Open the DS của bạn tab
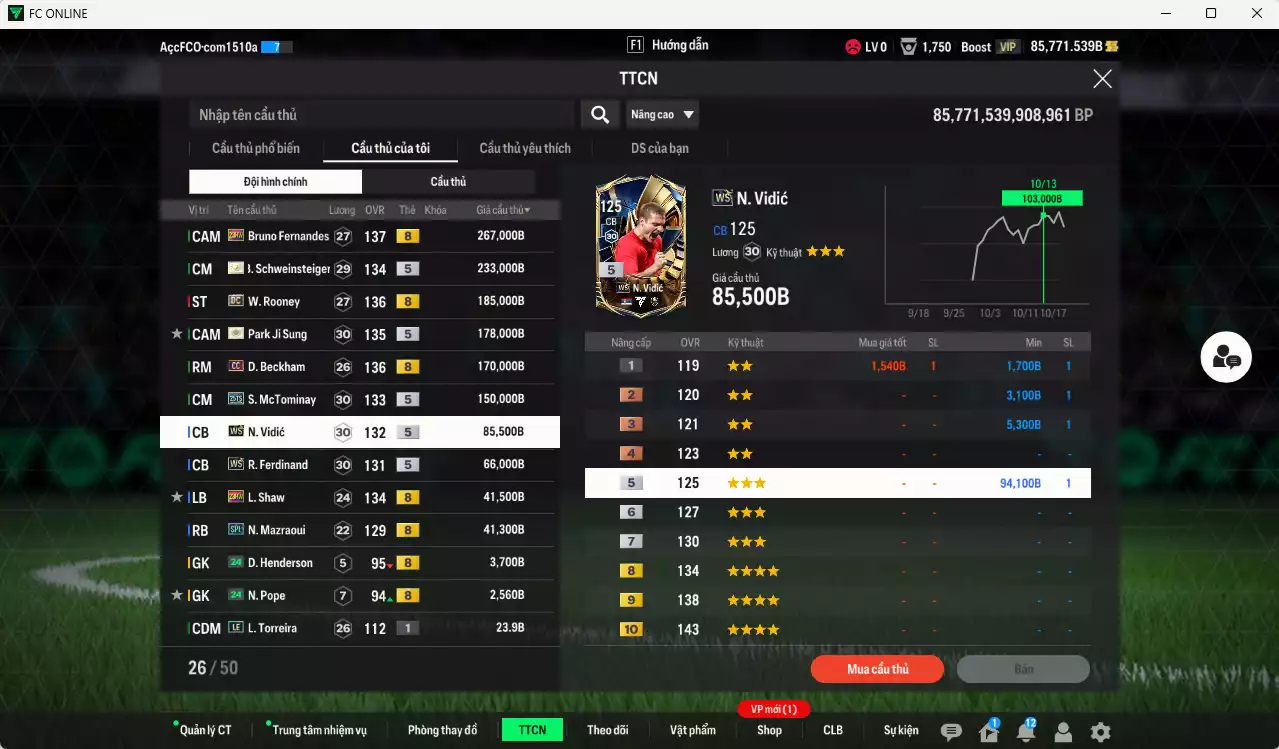This screenshot has width=1279, height=749. pyautogui.click(x=659, y=148)
